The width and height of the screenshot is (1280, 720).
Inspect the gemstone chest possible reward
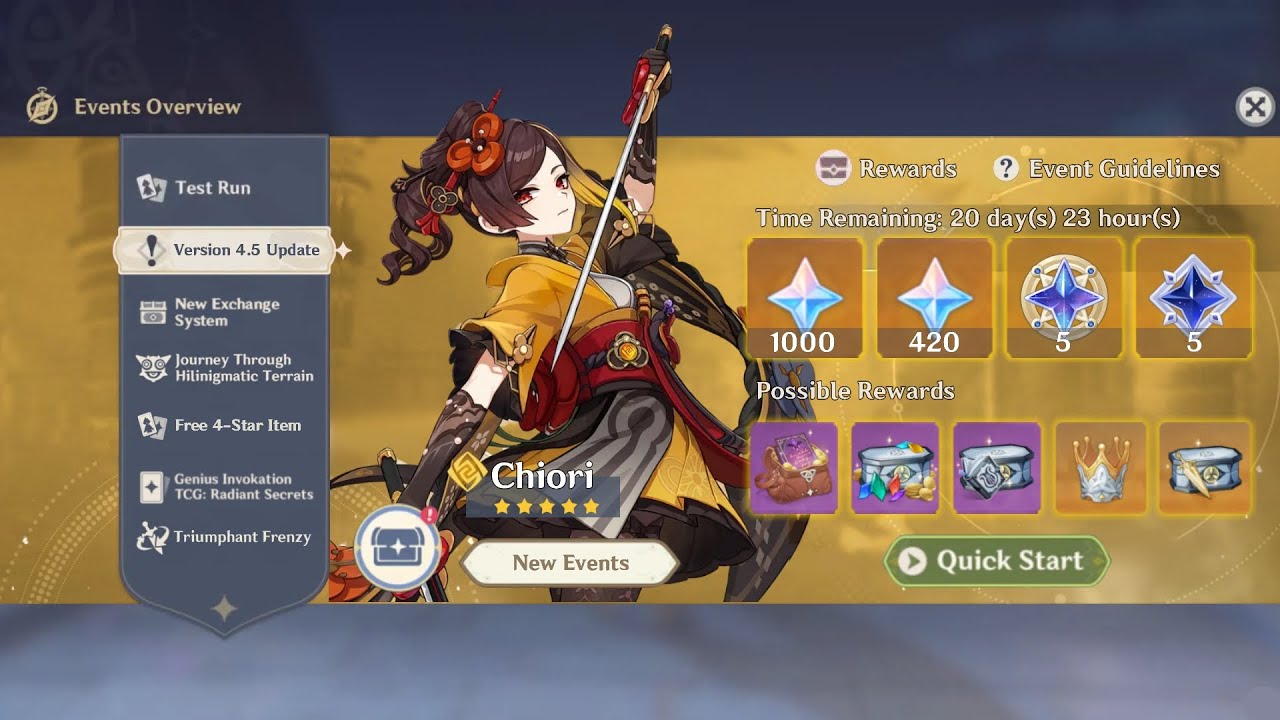(895, 468)
